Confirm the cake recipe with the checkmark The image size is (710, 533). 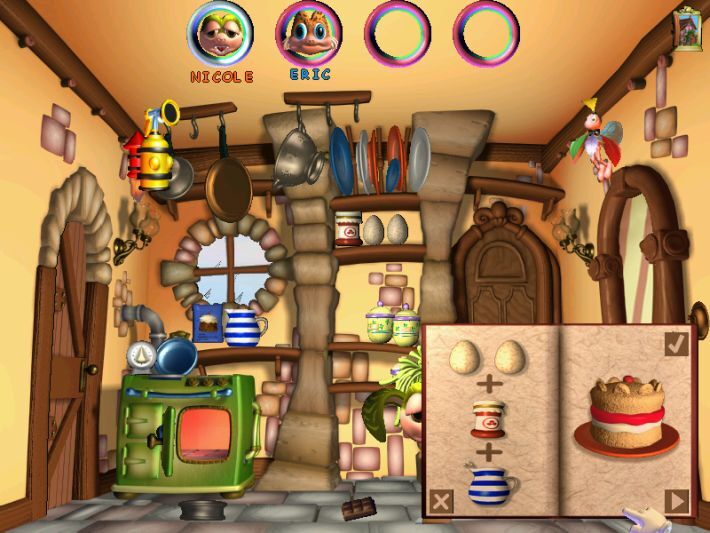[676, 344]
